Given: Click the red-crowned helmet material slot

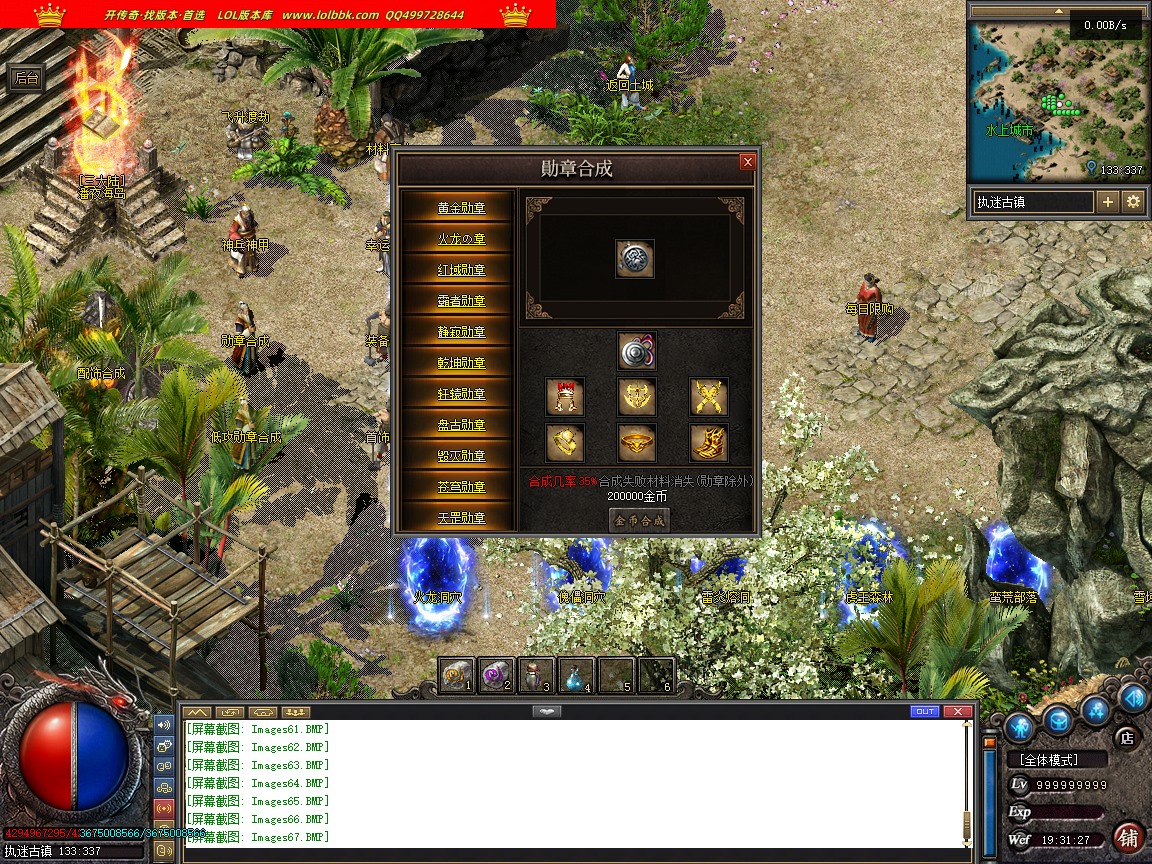Looking at the screenshot, I should (x=565, y=398).
